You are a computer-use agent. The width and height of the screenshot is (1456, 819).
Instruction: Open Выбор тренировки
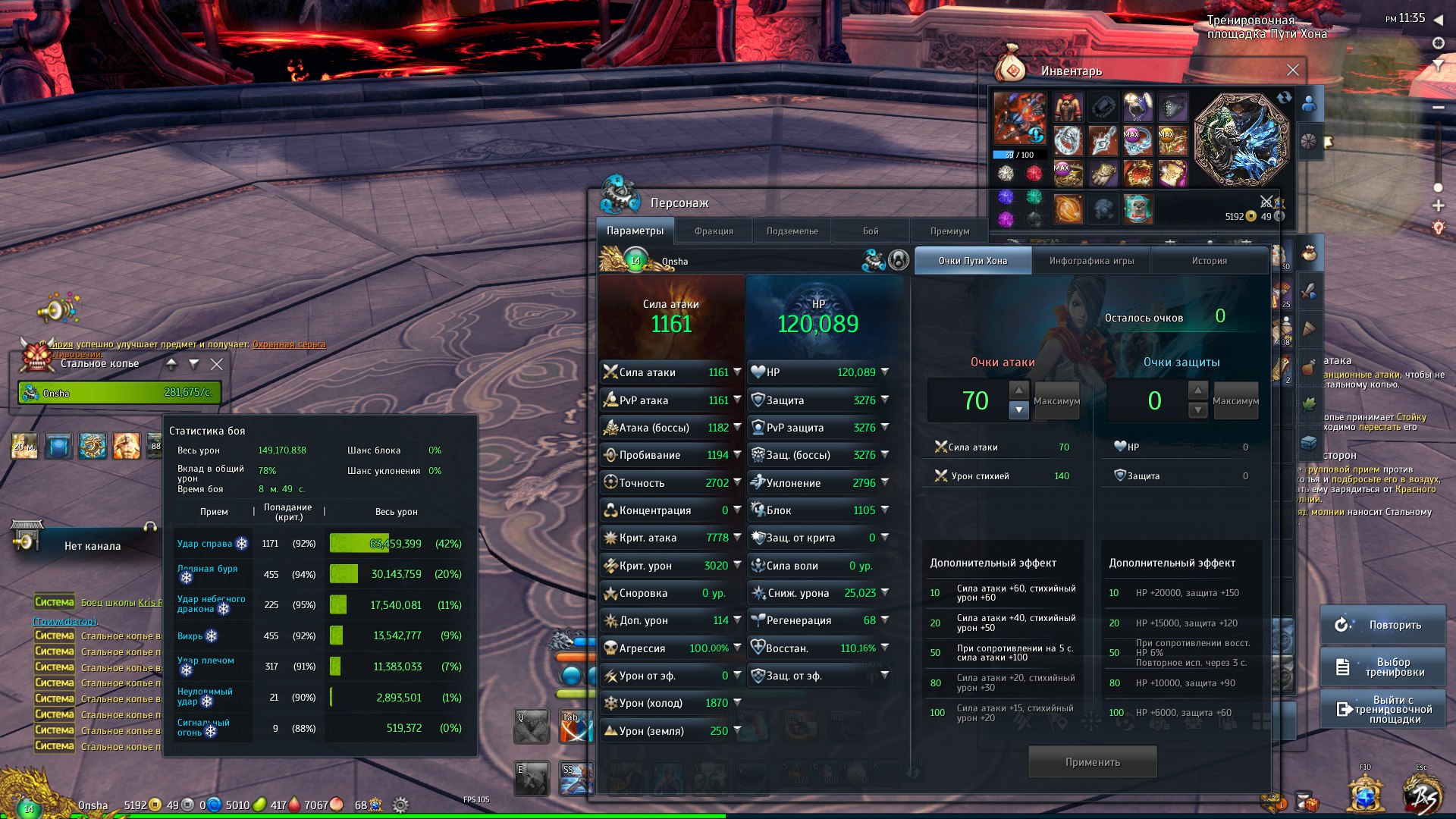pyautogui.click(x=1382, y=667)
